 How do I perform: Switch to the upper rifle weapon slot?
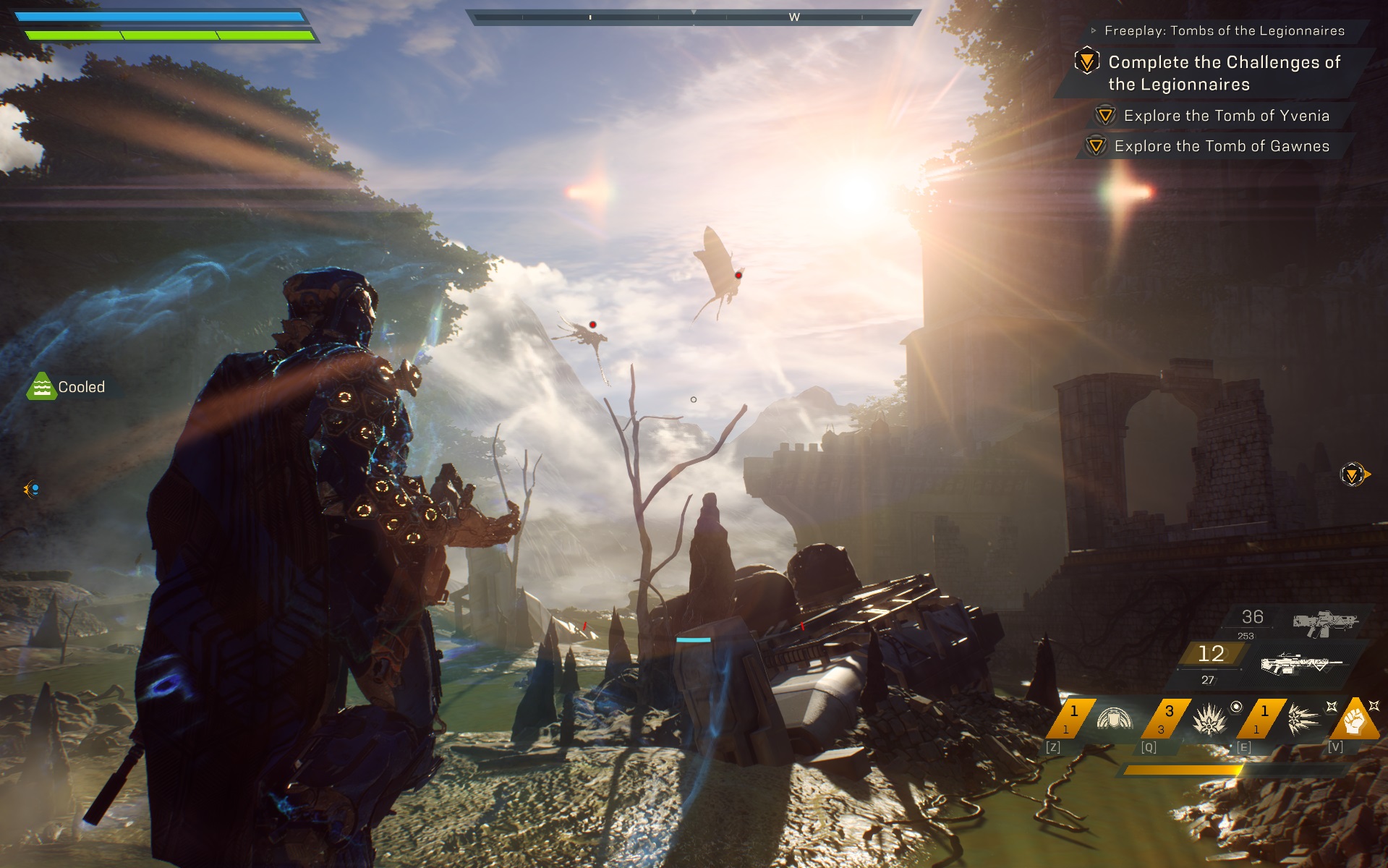click(1325, 622)
